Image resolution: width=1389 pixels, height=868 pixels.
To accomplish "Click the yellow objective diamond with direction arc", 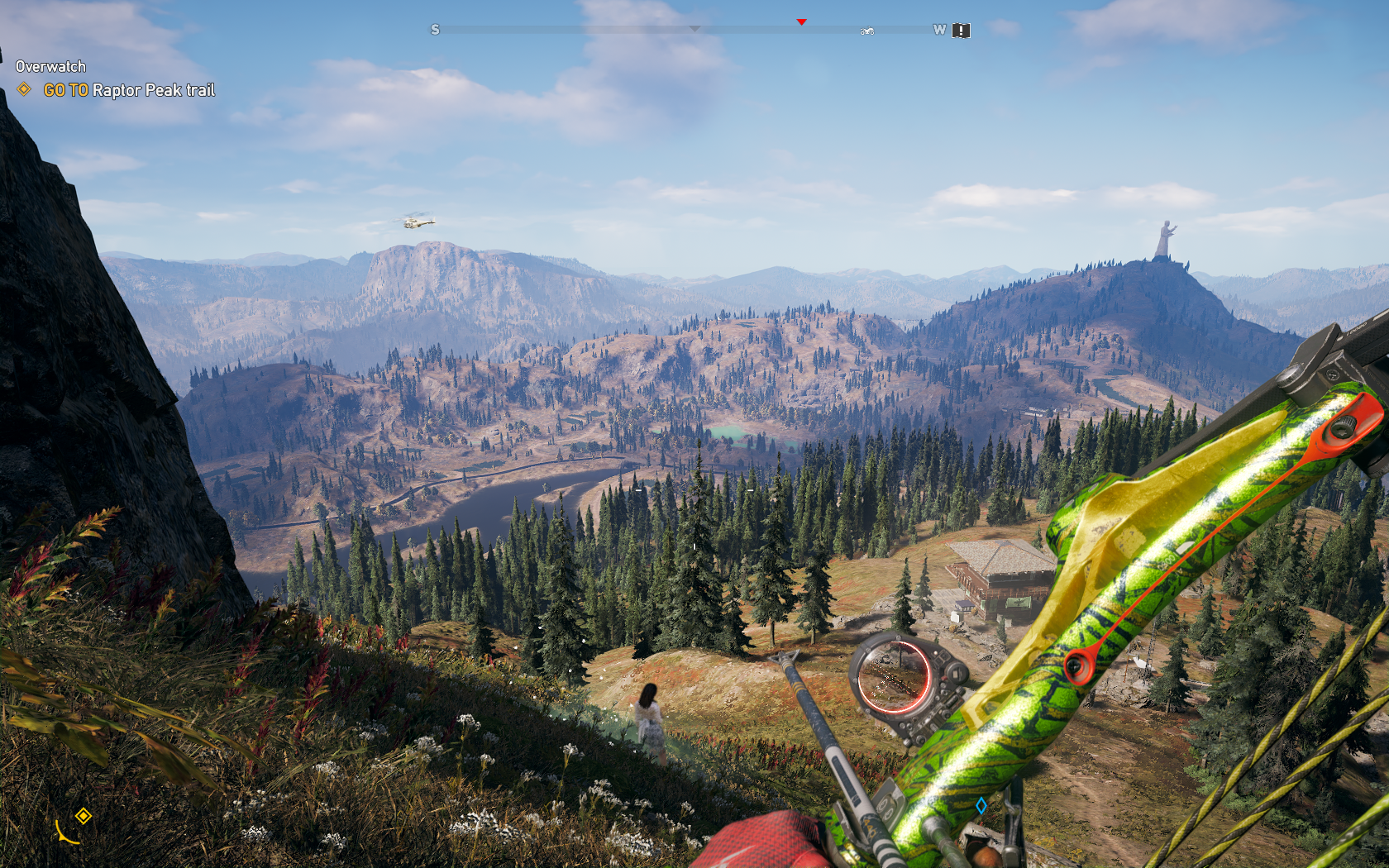I will 83,817.
